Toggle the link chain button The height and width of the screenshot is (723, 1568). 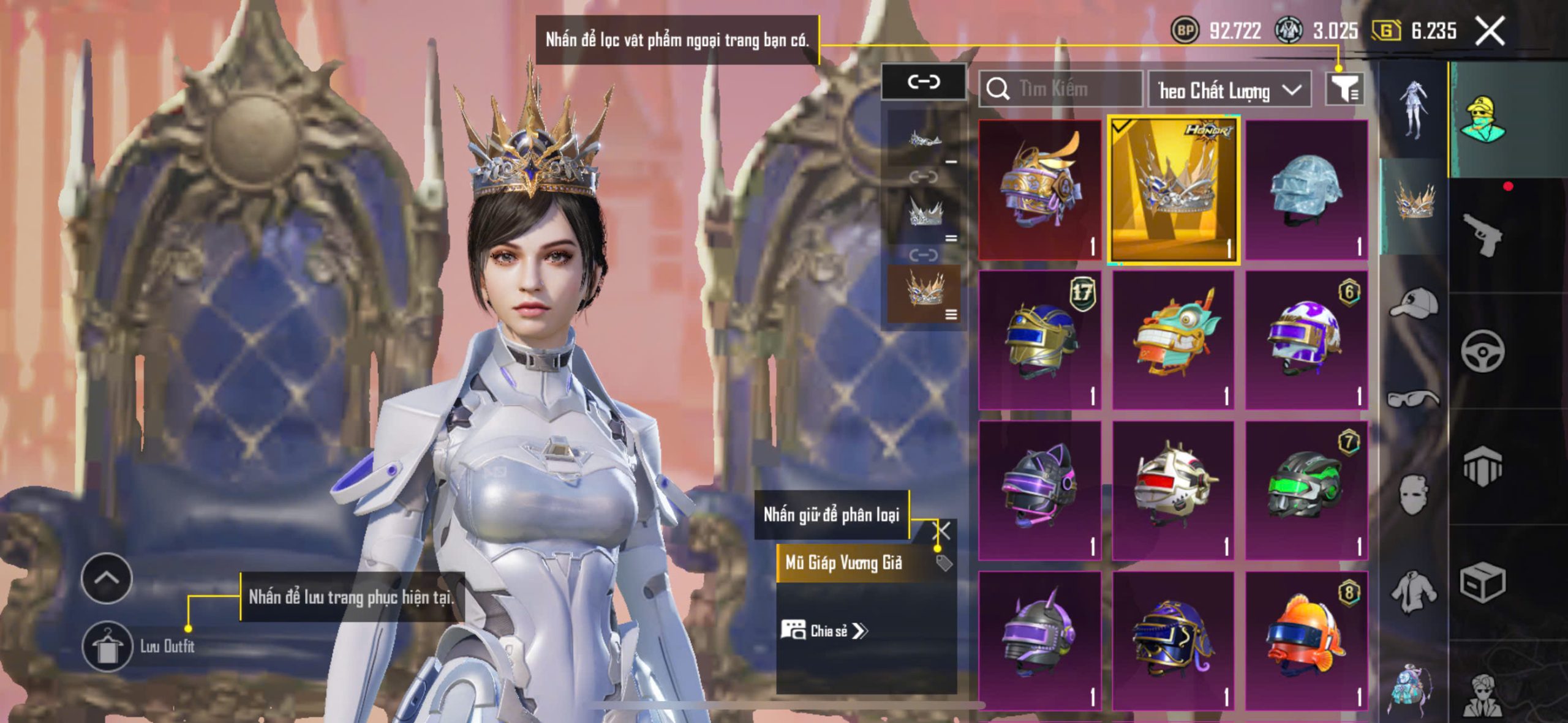click(x=924, y=81)
